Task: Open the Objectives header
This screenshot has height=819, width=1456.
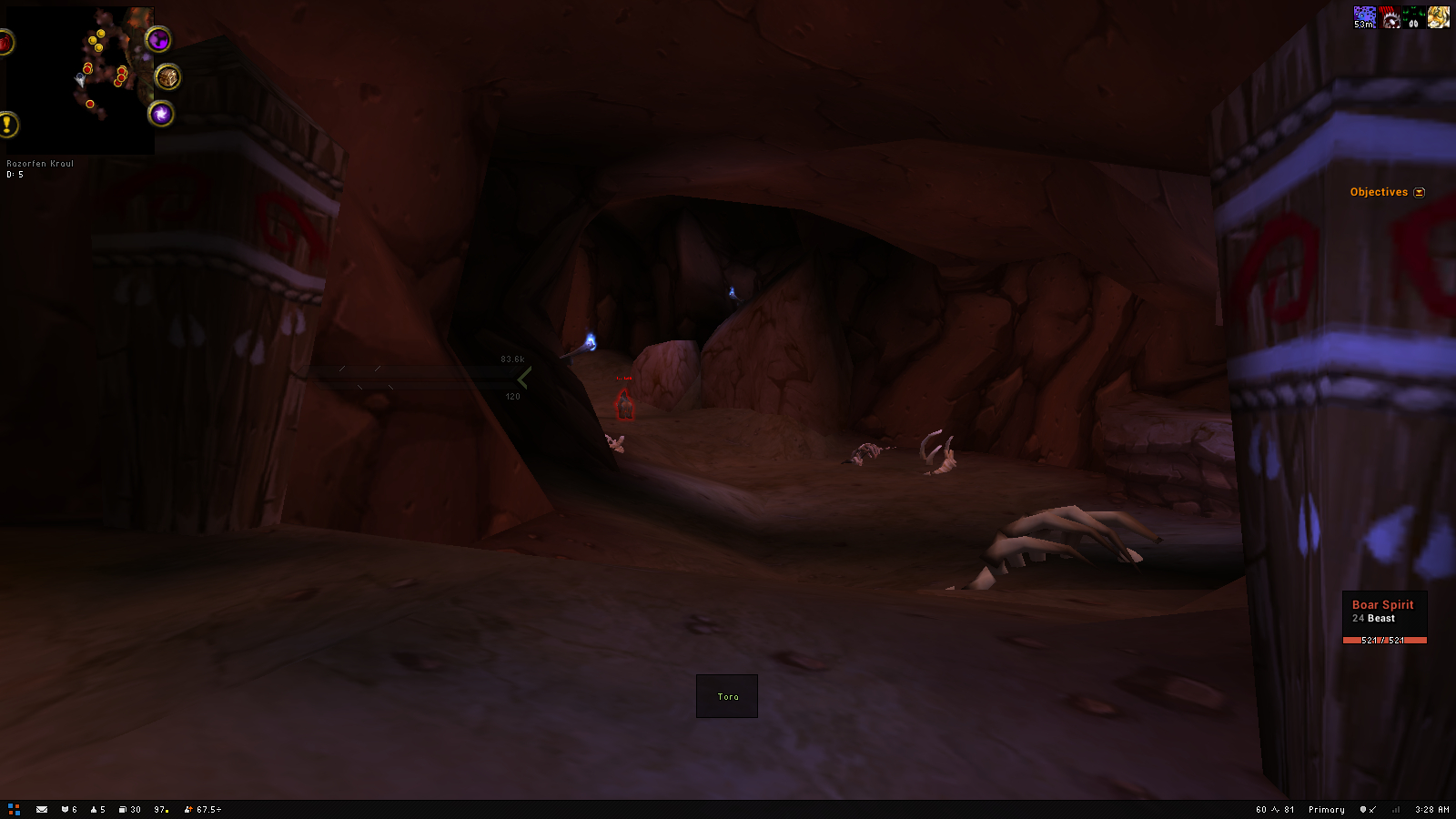Action: click(x=1378, y=192)
